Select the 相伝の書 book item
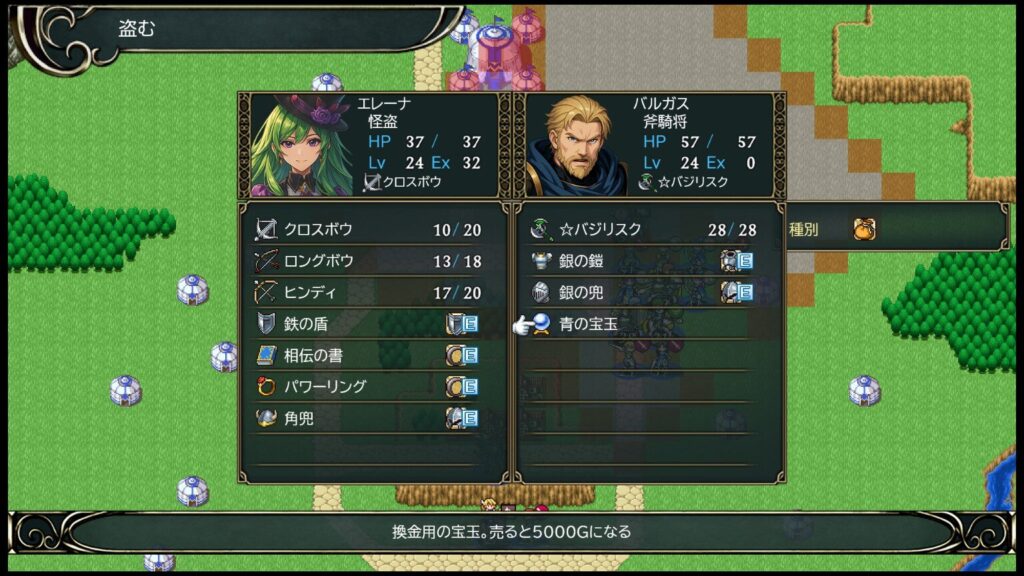 pos(366,355)
